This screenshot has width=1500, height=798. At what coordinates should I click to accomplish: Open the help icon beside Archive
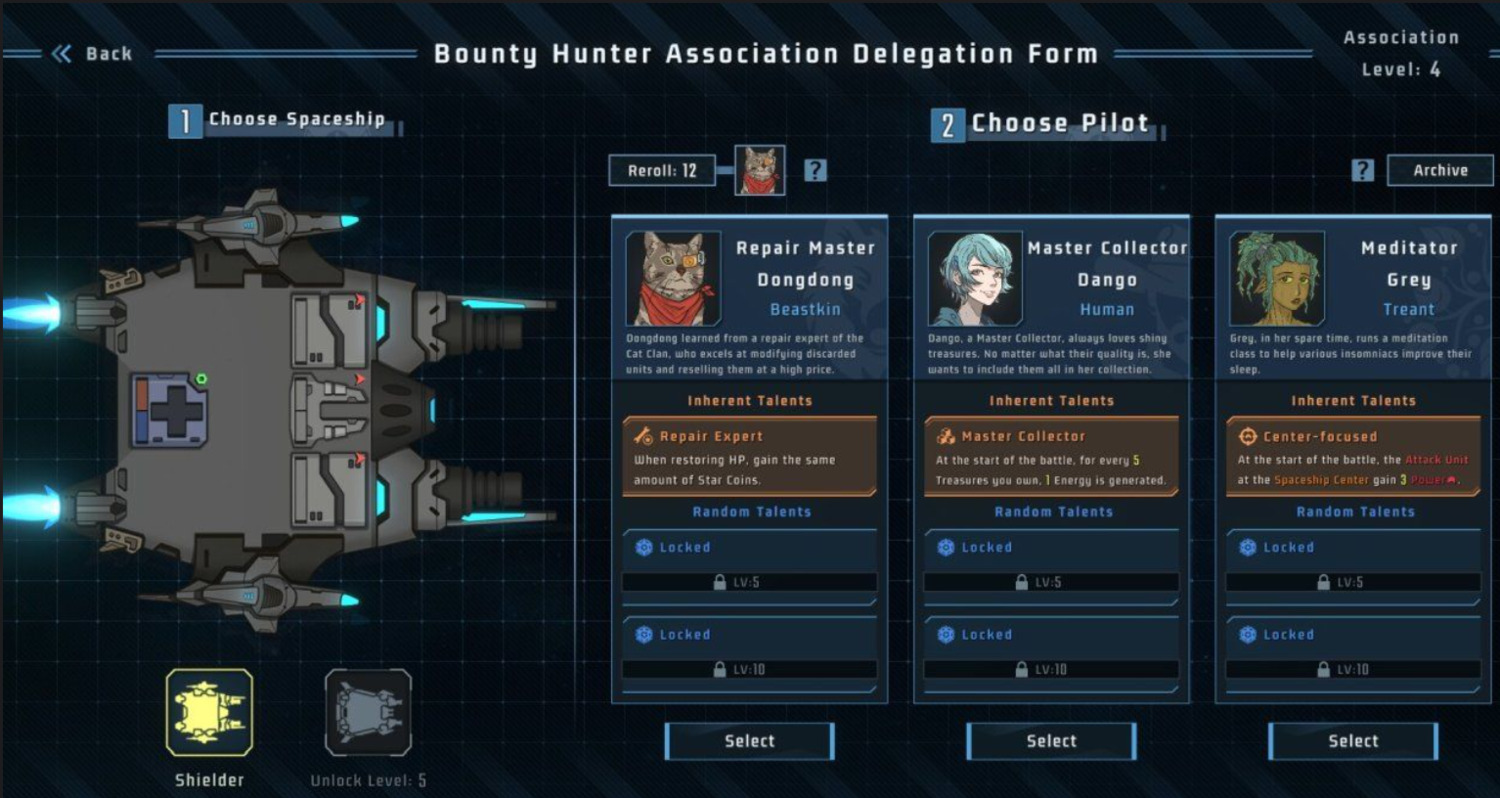click(1362, 171)
